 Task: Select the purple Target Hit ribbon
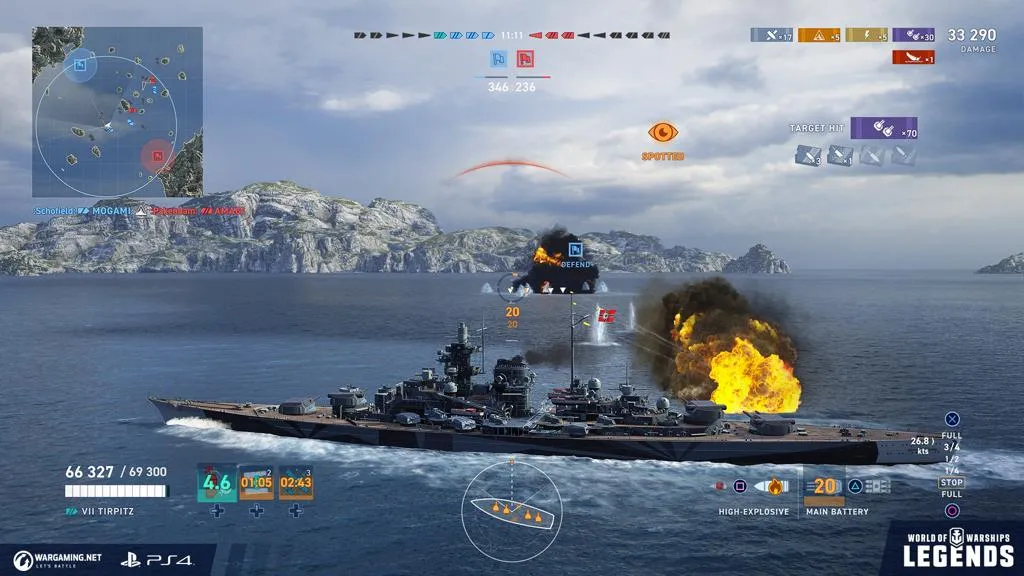tap(883, 128)
